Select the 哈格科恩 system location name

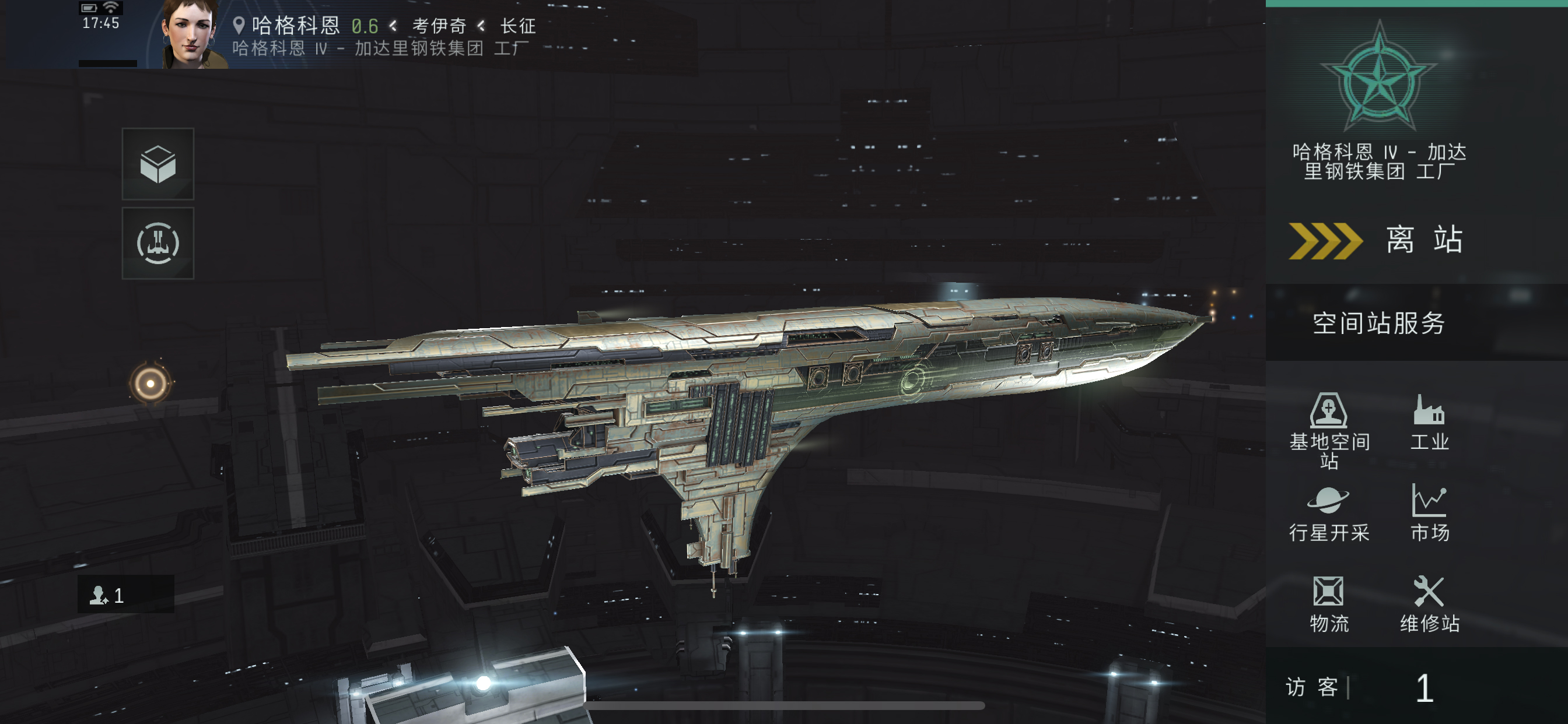coord(296,25)
